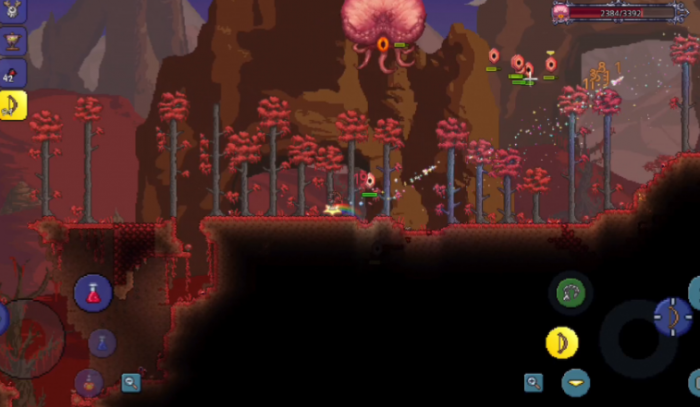The image size is (700, 407).
Task: Use the blue mana potion quick button
Action: 102,342
